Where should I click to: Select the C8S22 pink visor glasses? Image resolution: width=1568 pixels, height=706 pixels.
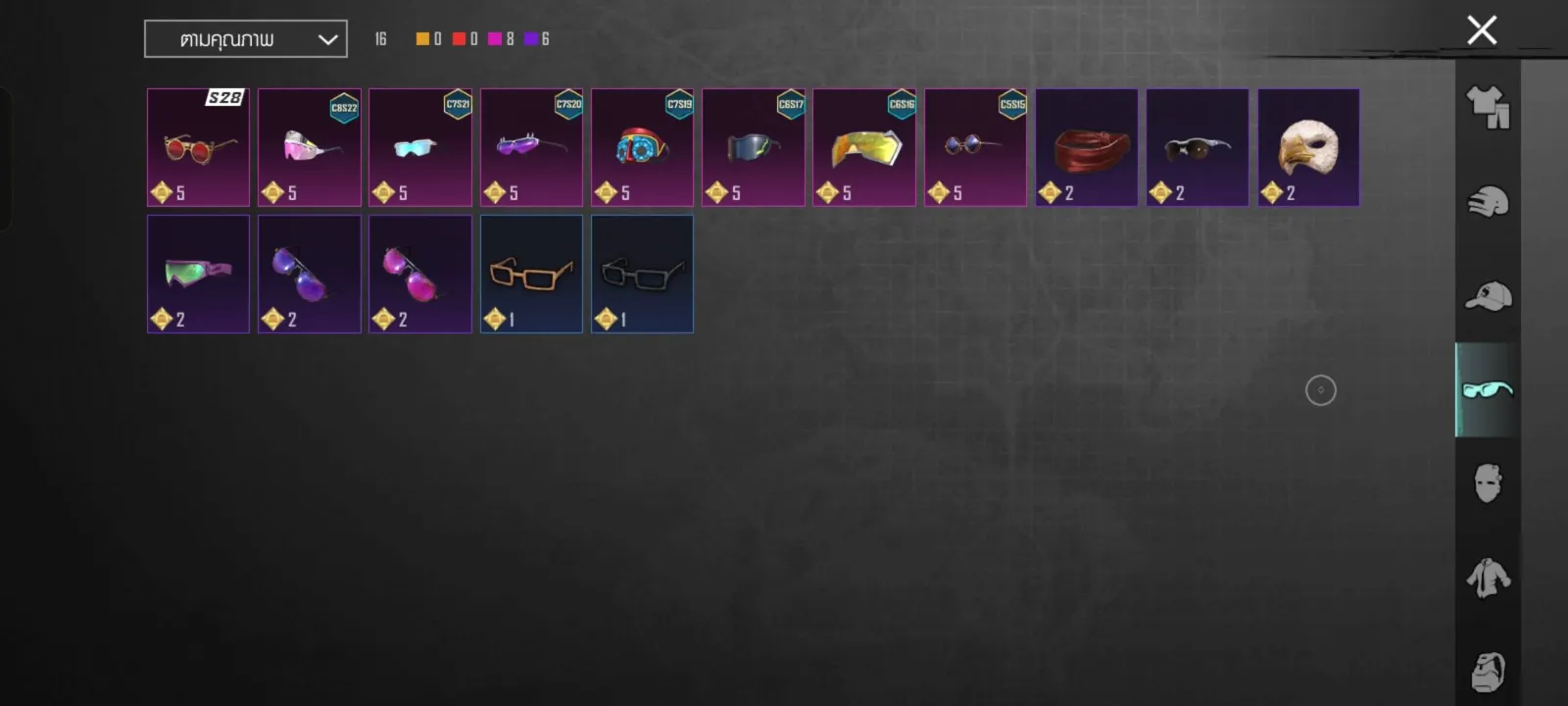pos(309,147)
